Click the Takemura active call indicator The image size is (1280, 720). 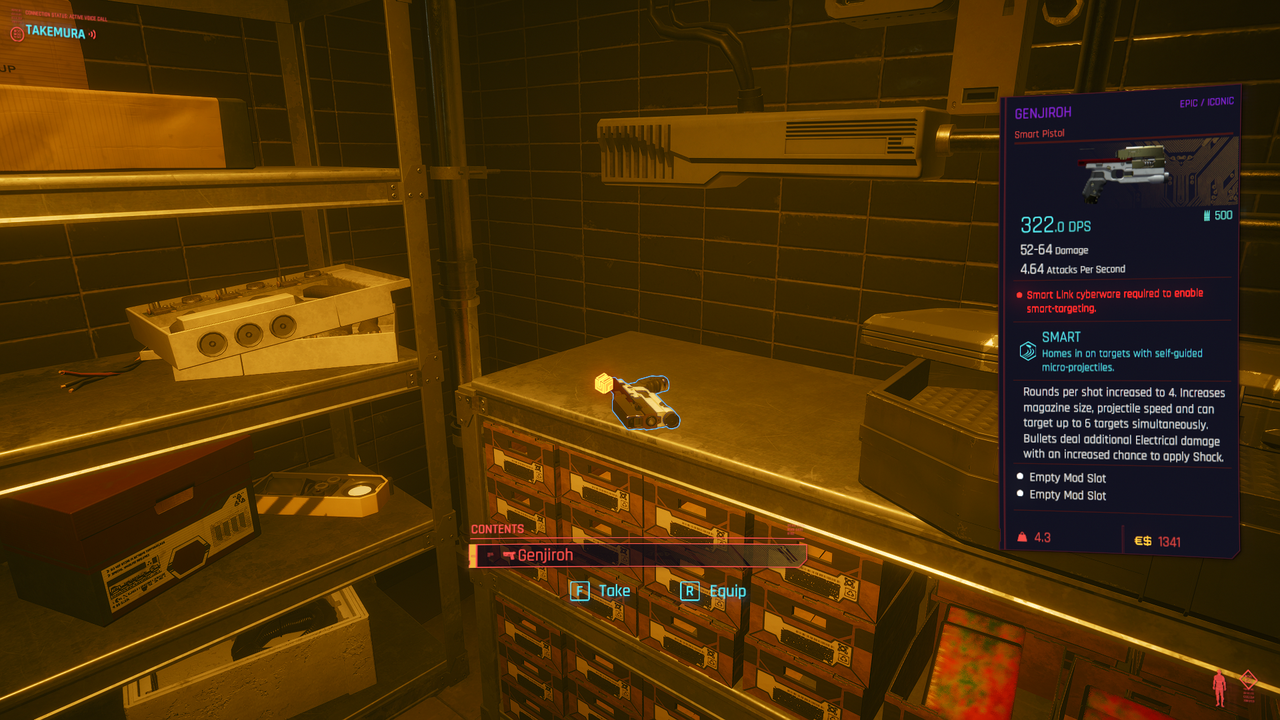click(52, 33)
